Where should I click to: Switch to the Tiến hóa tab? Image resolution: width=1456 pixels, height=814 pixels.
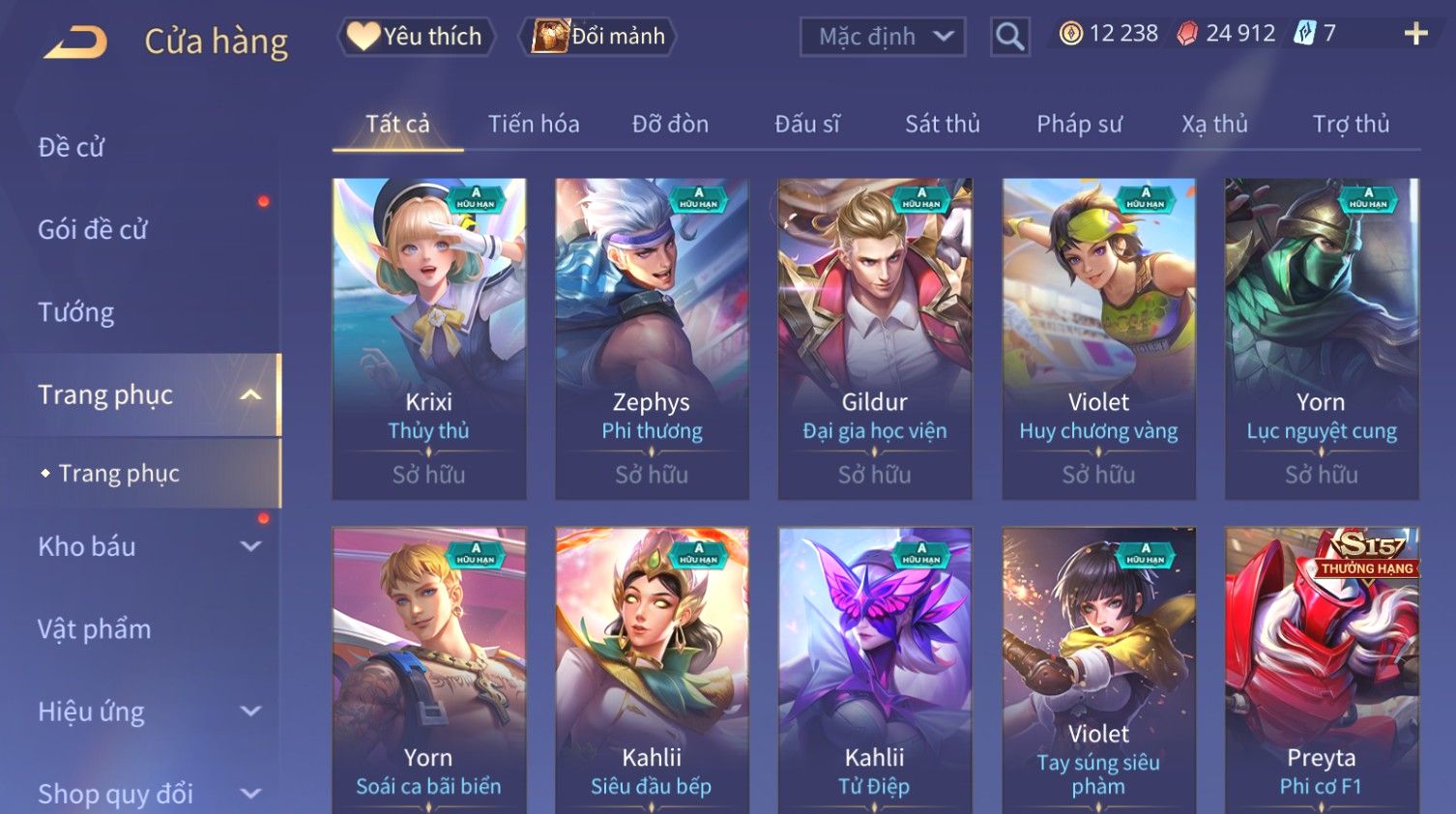tap(534, 124)
